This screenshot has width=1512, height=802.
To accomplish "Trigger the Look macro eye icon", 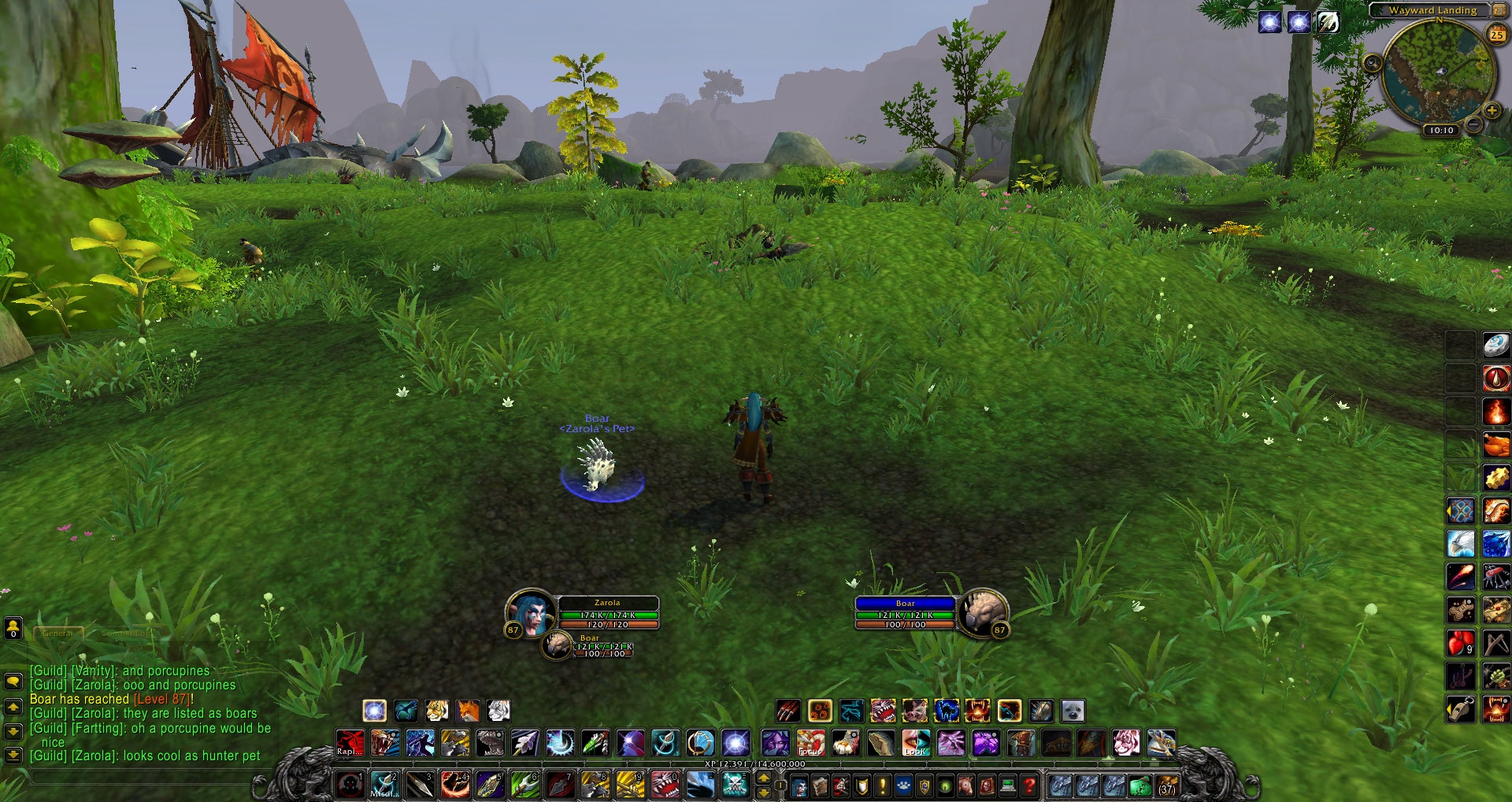I will pos(915,742).
